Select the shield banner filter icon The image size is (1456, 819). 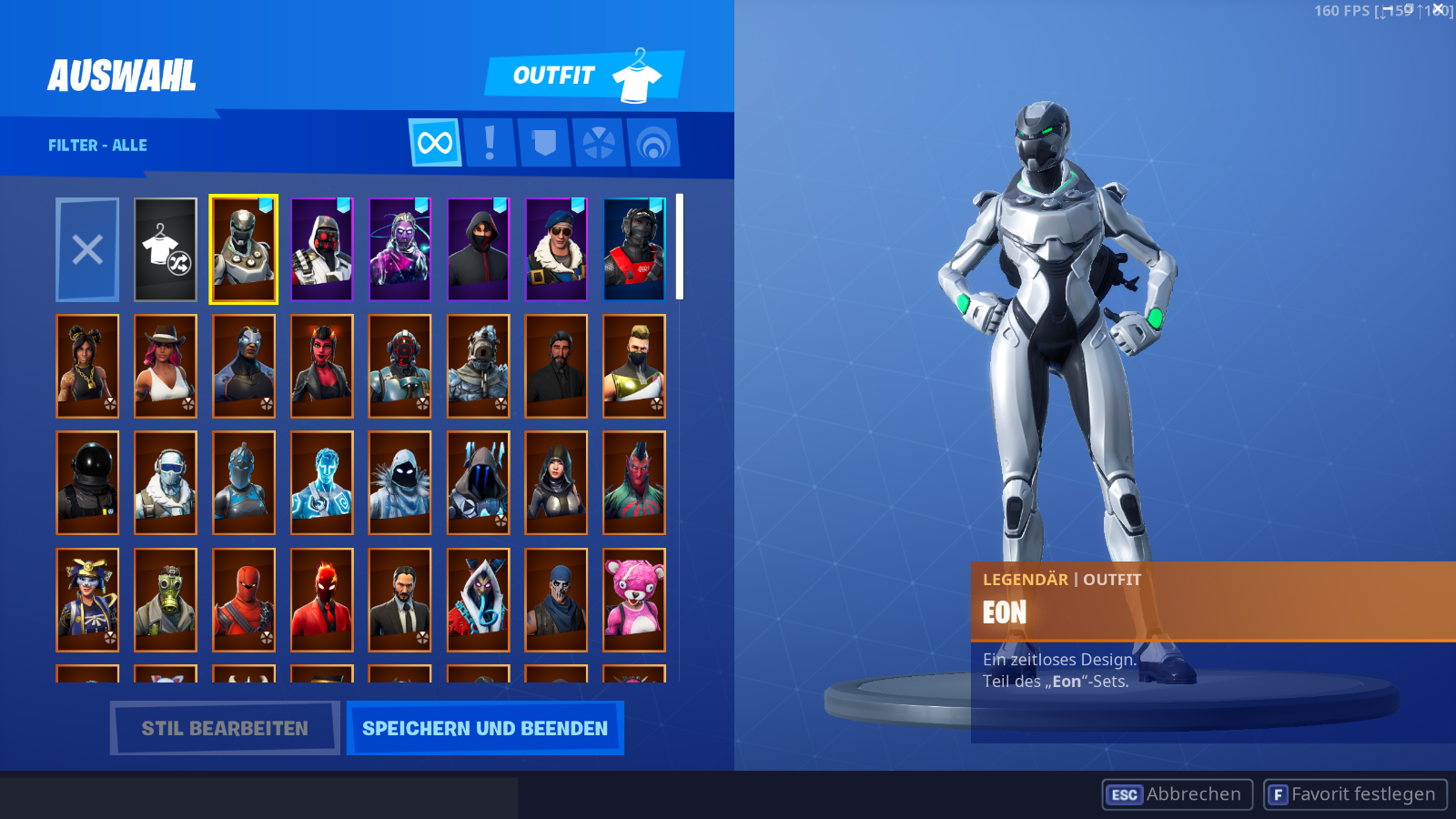tap(543, 143)
